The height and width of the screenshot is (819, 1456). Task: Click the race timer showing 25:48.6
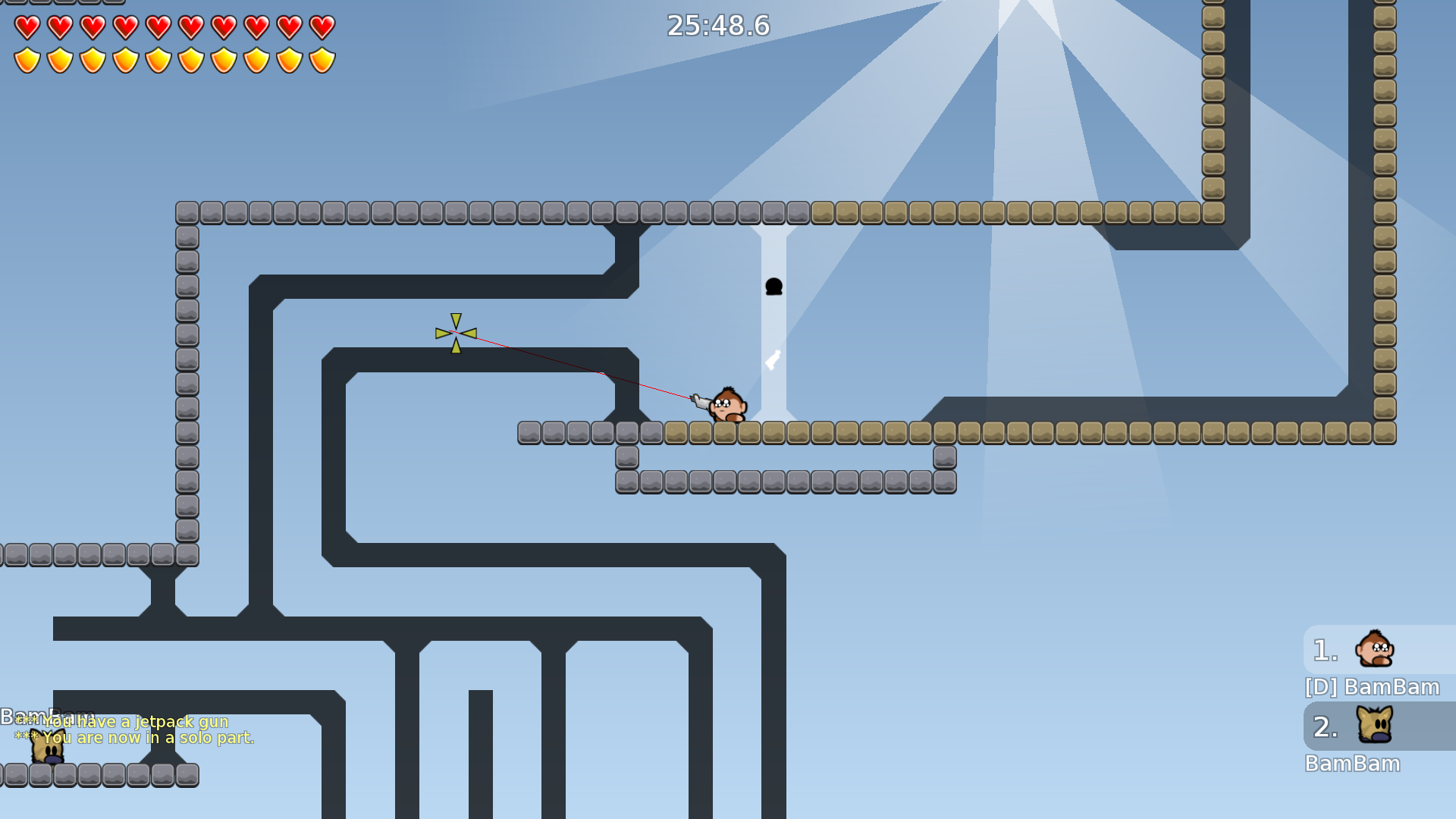[x=716, y=25]
